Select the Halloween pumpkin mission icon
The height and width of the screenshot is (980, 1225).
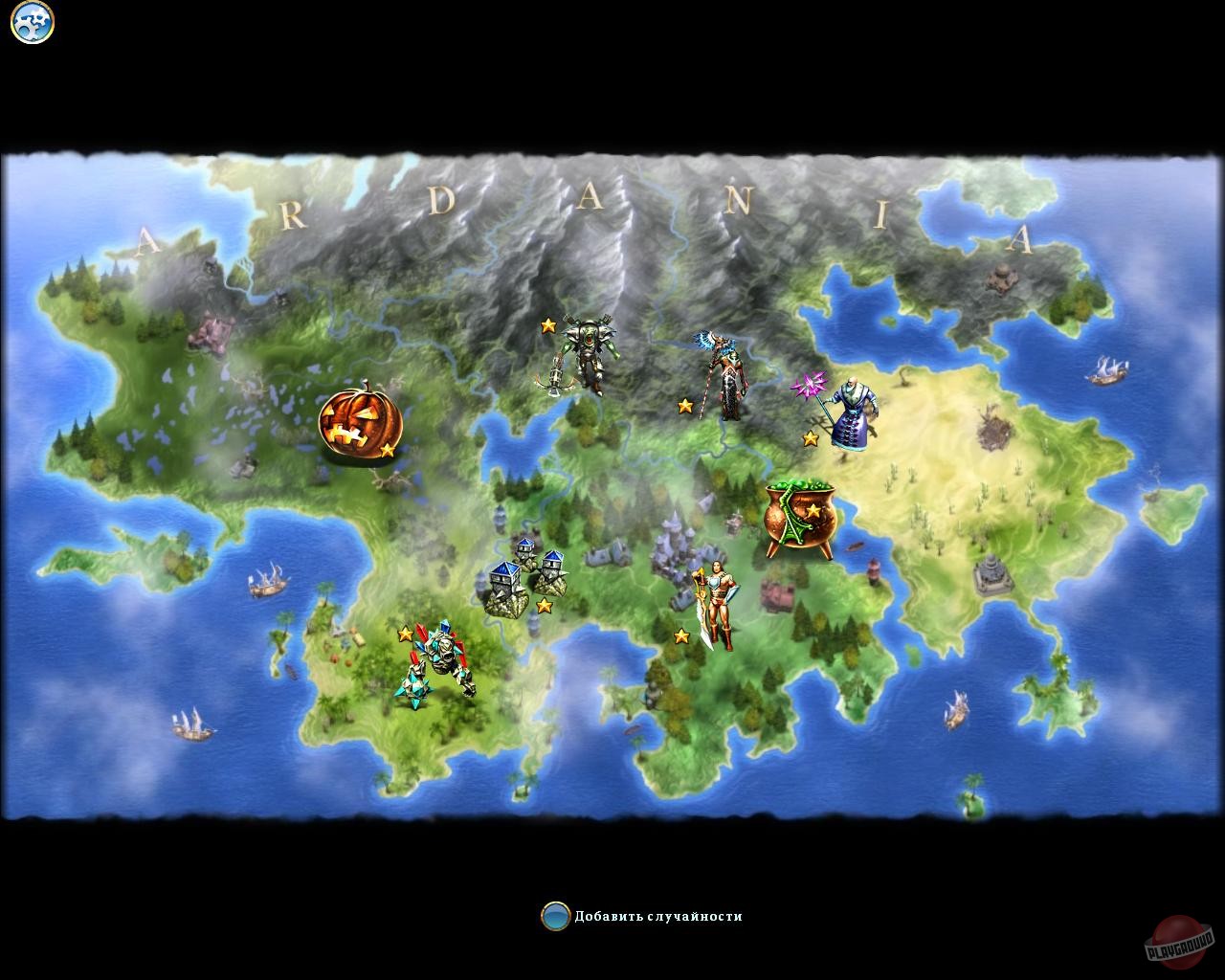[x=362, y=421]
